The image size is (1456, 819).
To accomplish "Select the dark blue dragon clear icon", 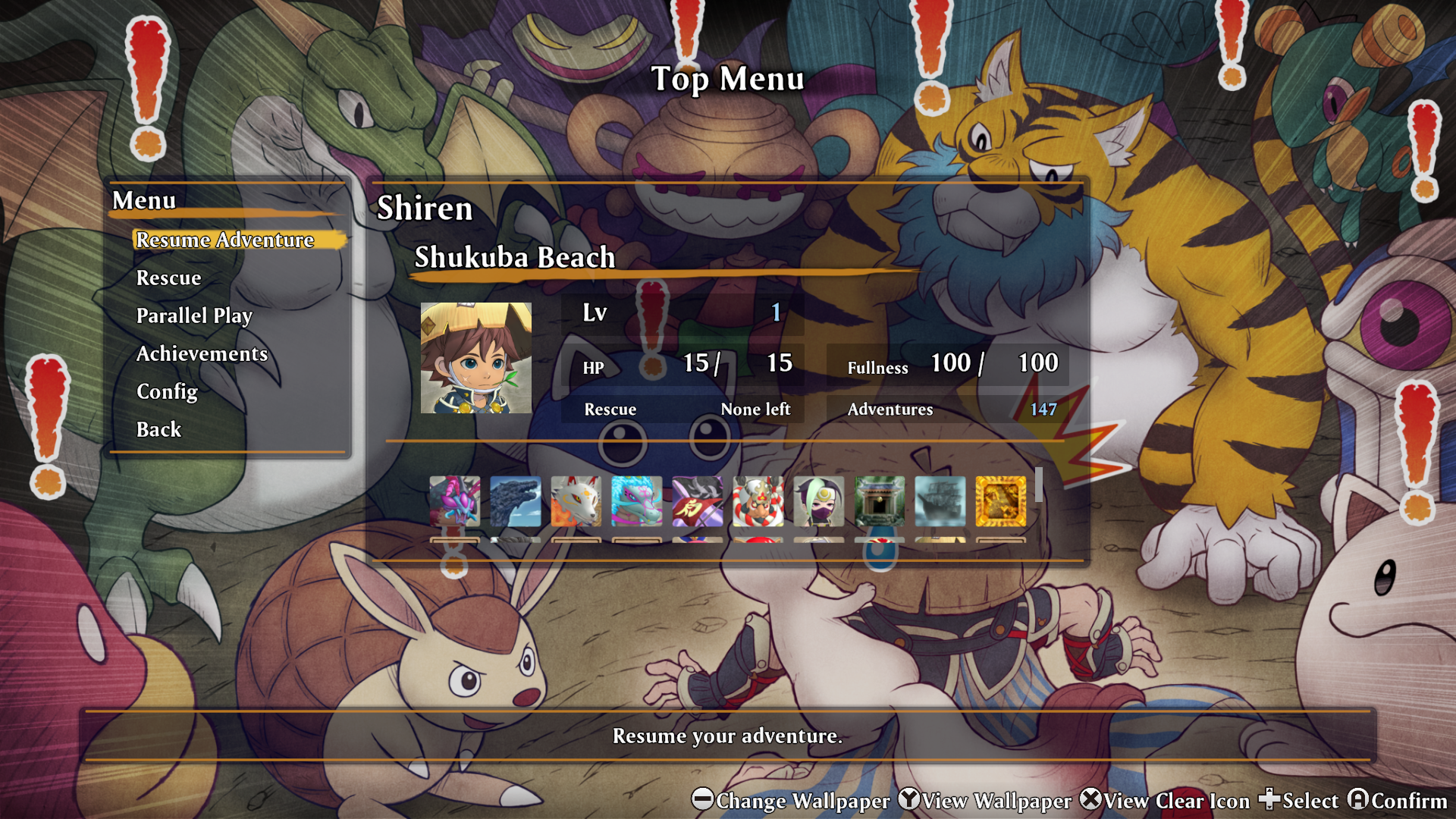I will click(x=516, y=501).
